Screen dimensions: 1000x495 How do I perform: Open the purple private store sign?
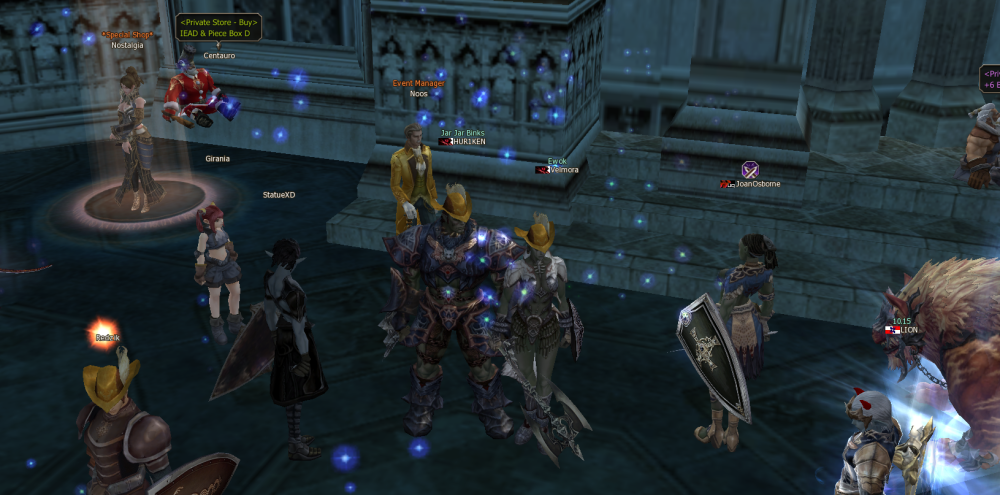(989, 80)
